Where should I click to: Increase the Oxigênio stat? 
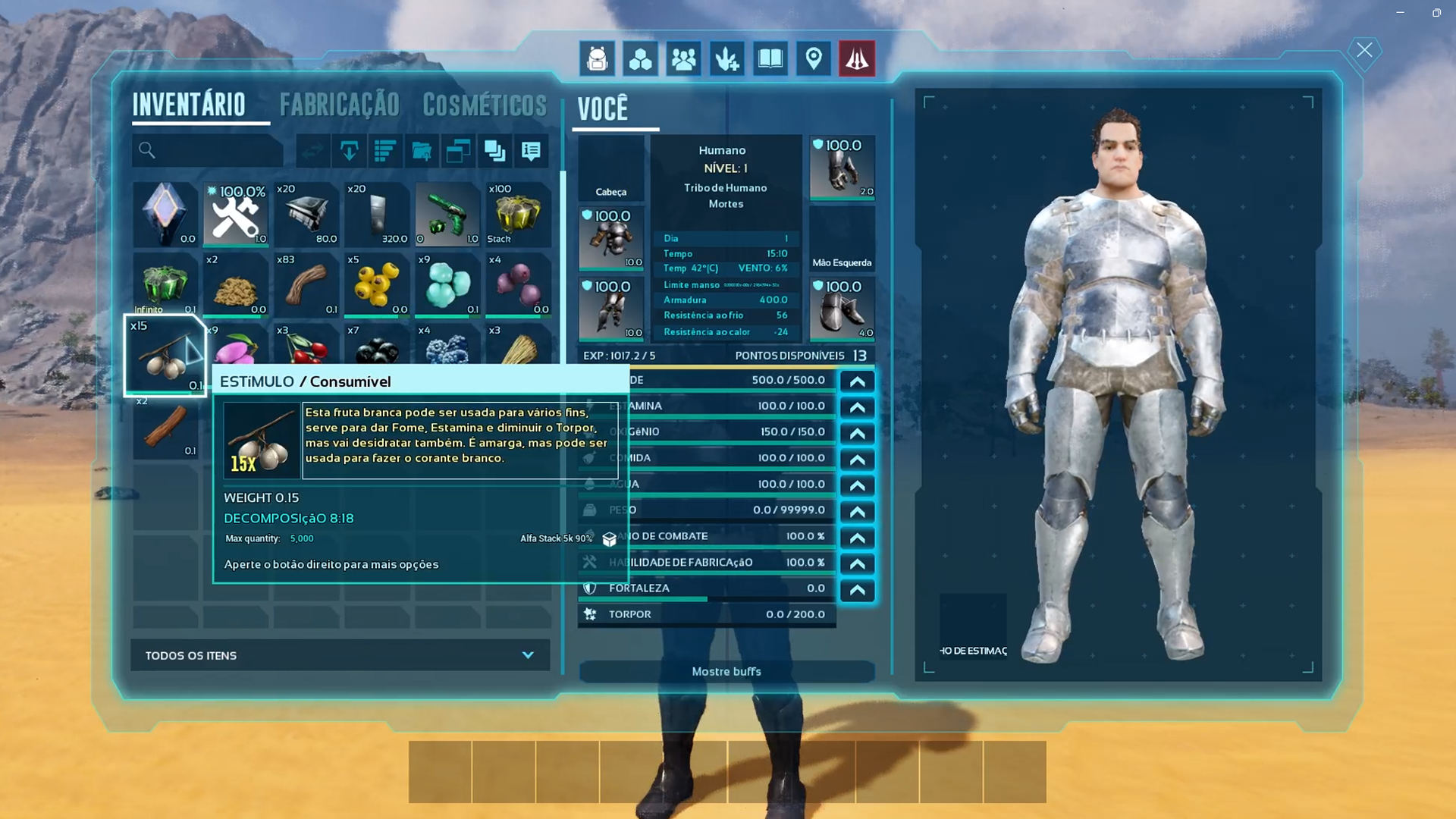coord(857,433)
